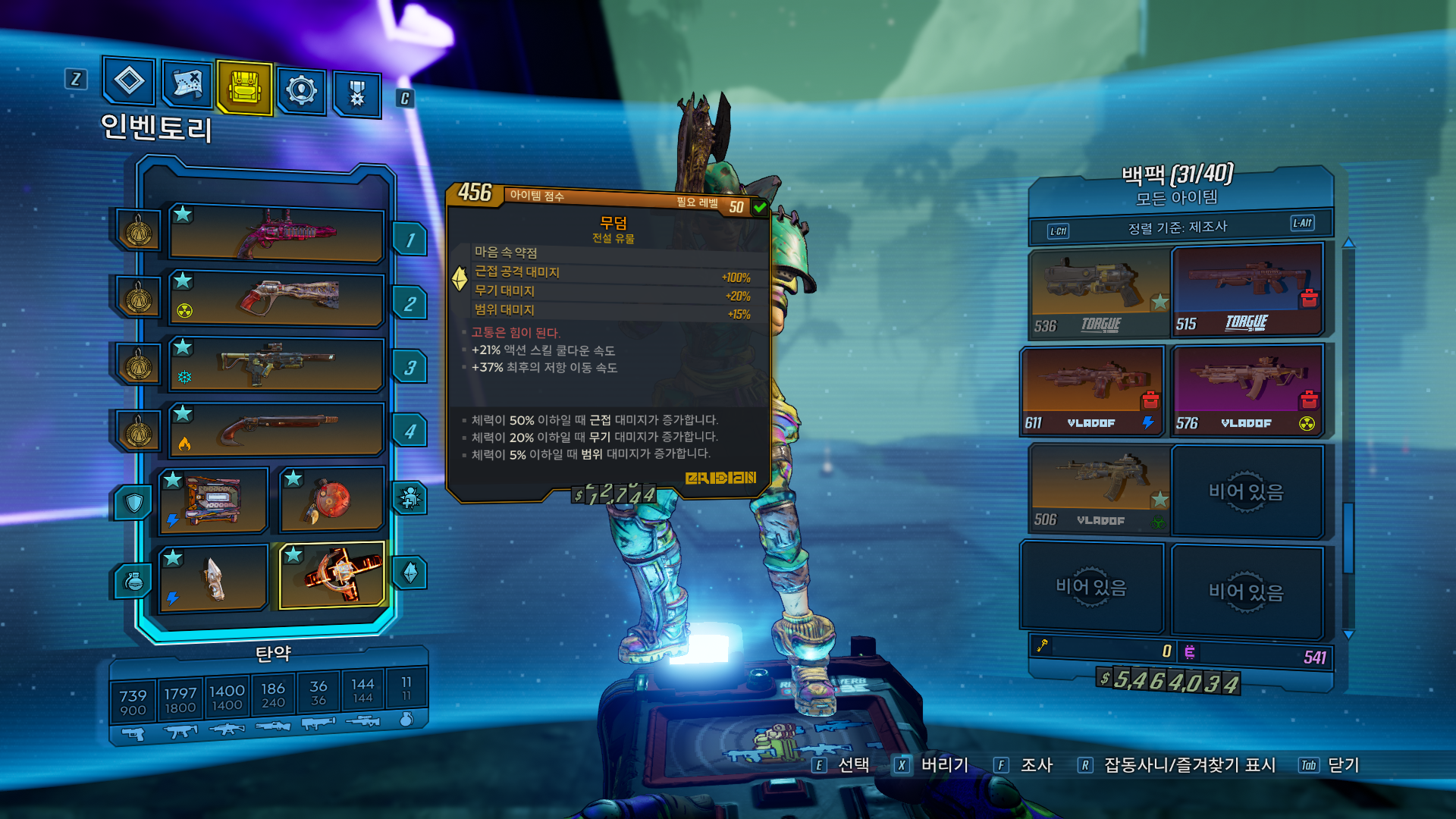Open the diamond-icon missions tab
This screenshot has width=1456, height=819.
pos(129,80)
